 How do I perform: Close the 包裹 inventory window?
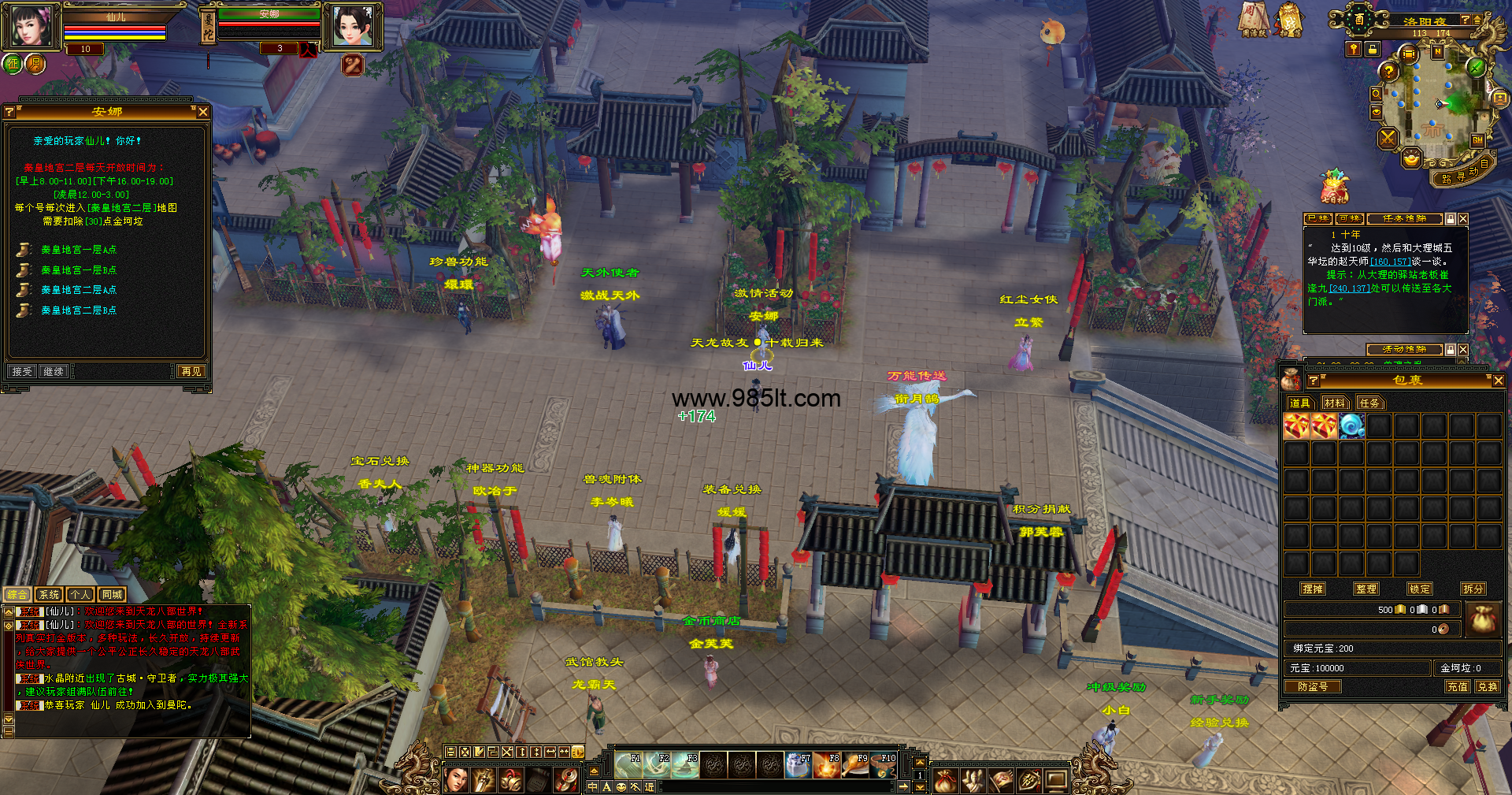[x=1498, y=381]
